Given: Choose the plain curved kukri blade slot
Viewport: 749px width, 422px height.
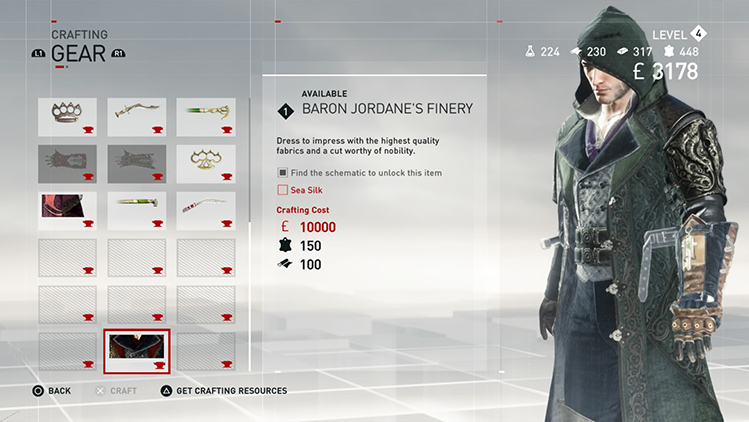Looking at the screenshot, I should [136, 116].
